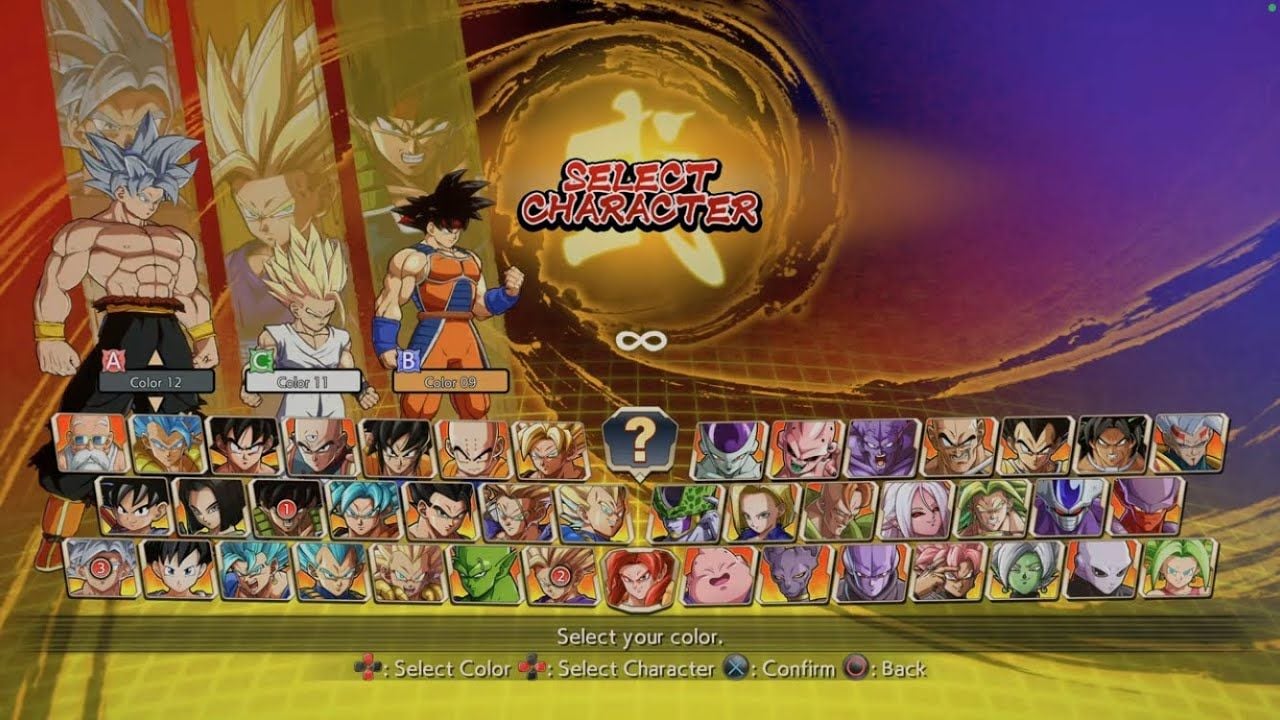Pick the green-skinned Zamasu portrait
The width and height of the screenshot is (1280, 720).
pyautogui.click(x=1025, y=570)
